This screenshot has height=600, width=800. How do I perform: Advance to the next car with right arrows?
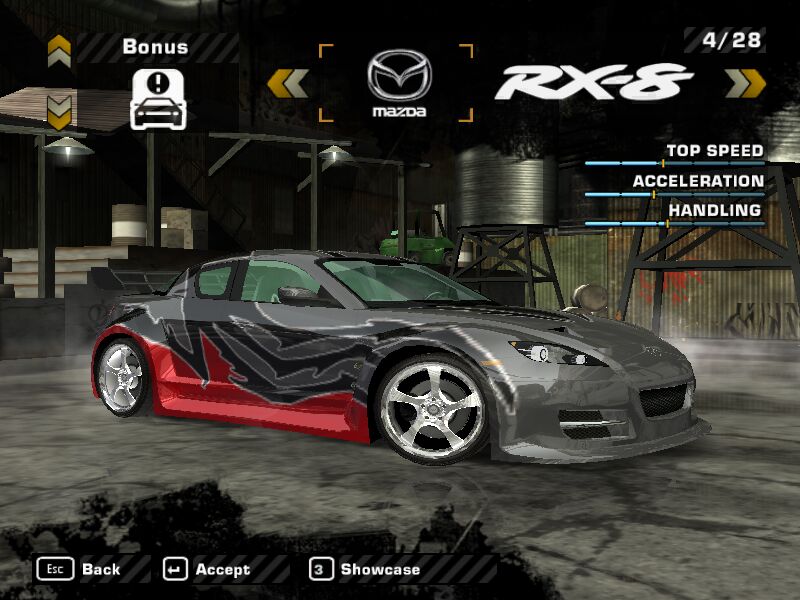tap(744, 83)
